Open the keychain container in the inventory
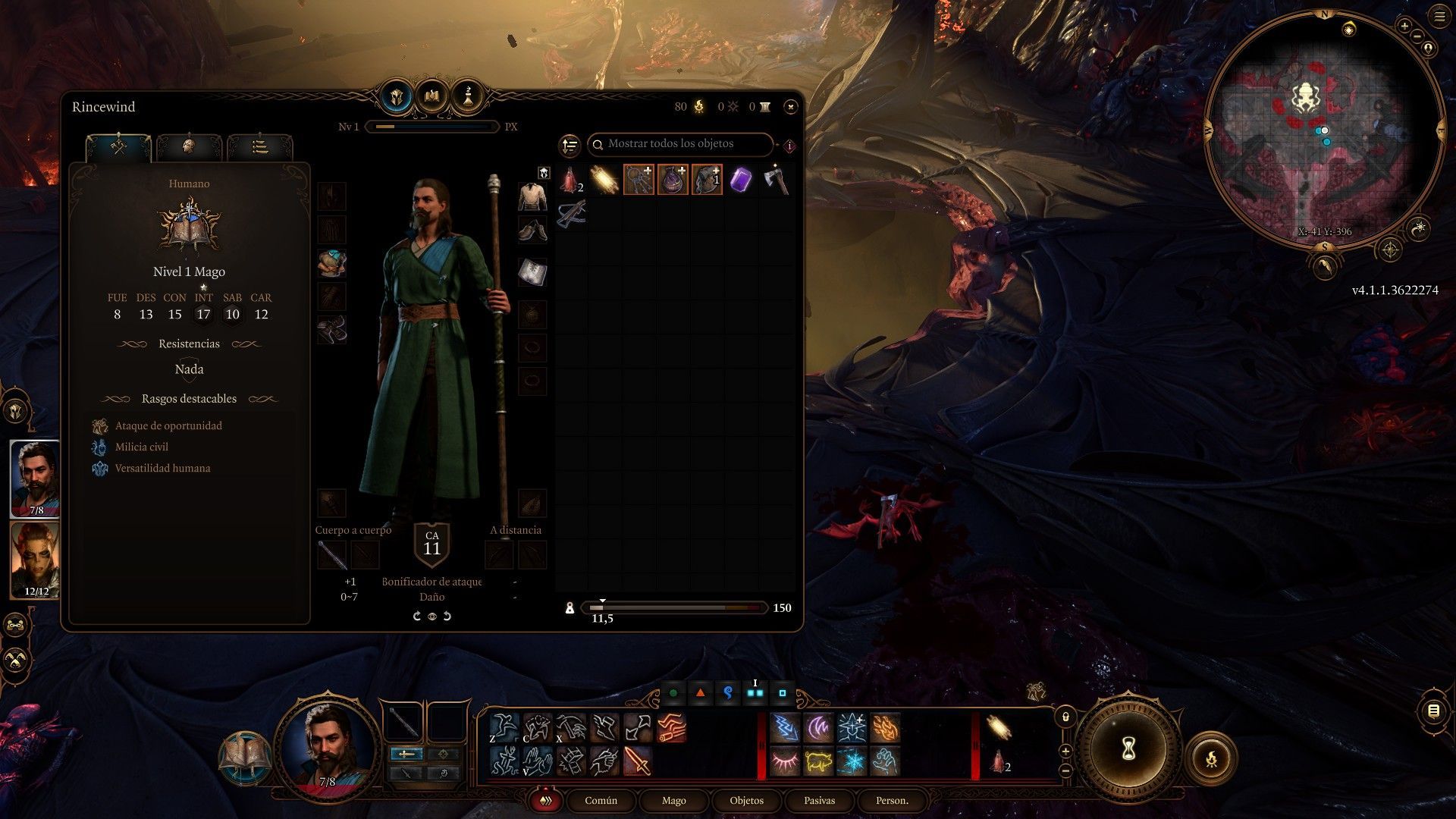This screenshot has height=819, width=1456. (639, 180)
